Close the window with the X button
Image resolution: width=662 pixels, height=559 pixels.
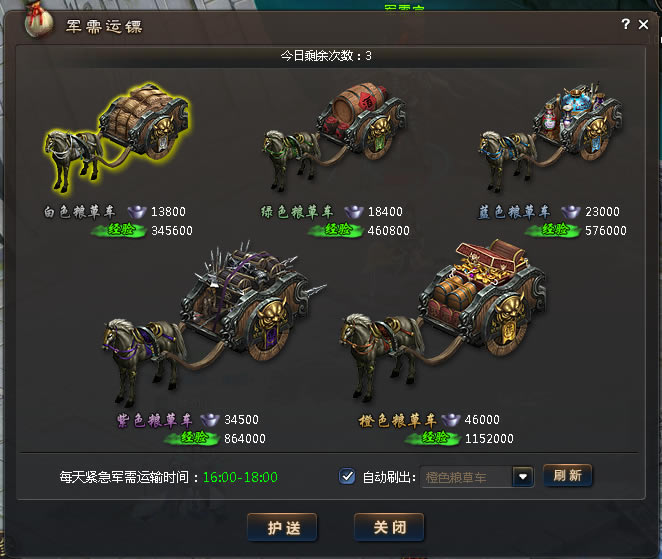point(643,24)
